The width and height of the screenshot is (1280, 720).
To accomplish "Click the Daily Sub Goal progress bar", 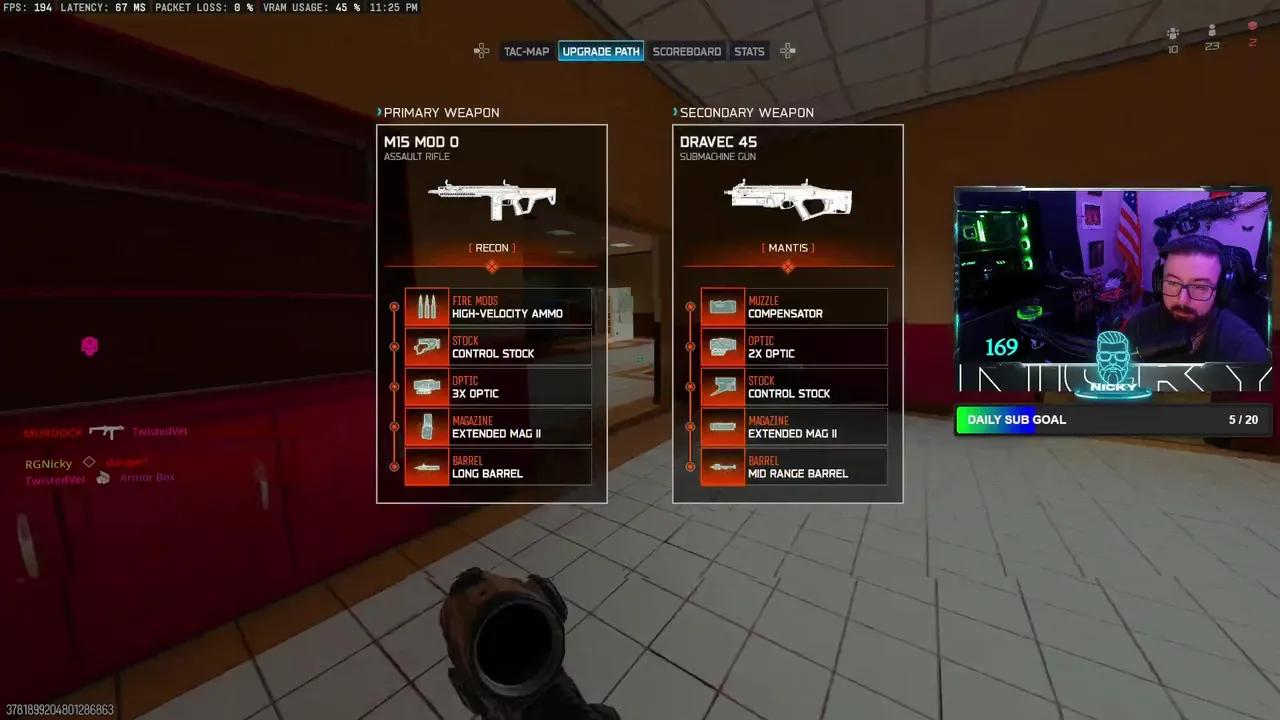I will (1112, 420).
